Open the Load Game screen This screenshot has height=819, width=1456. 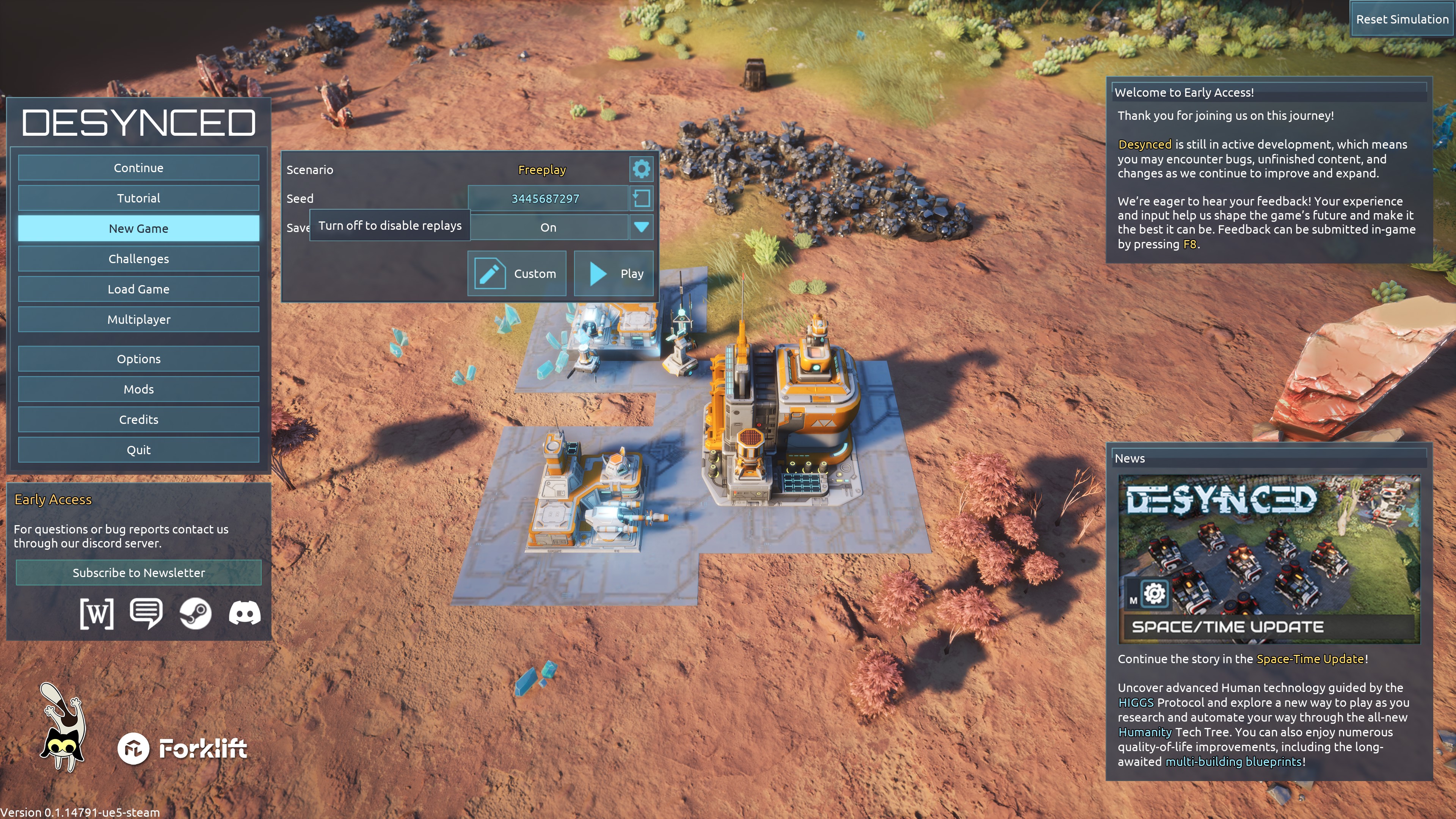tap(138, 289)
